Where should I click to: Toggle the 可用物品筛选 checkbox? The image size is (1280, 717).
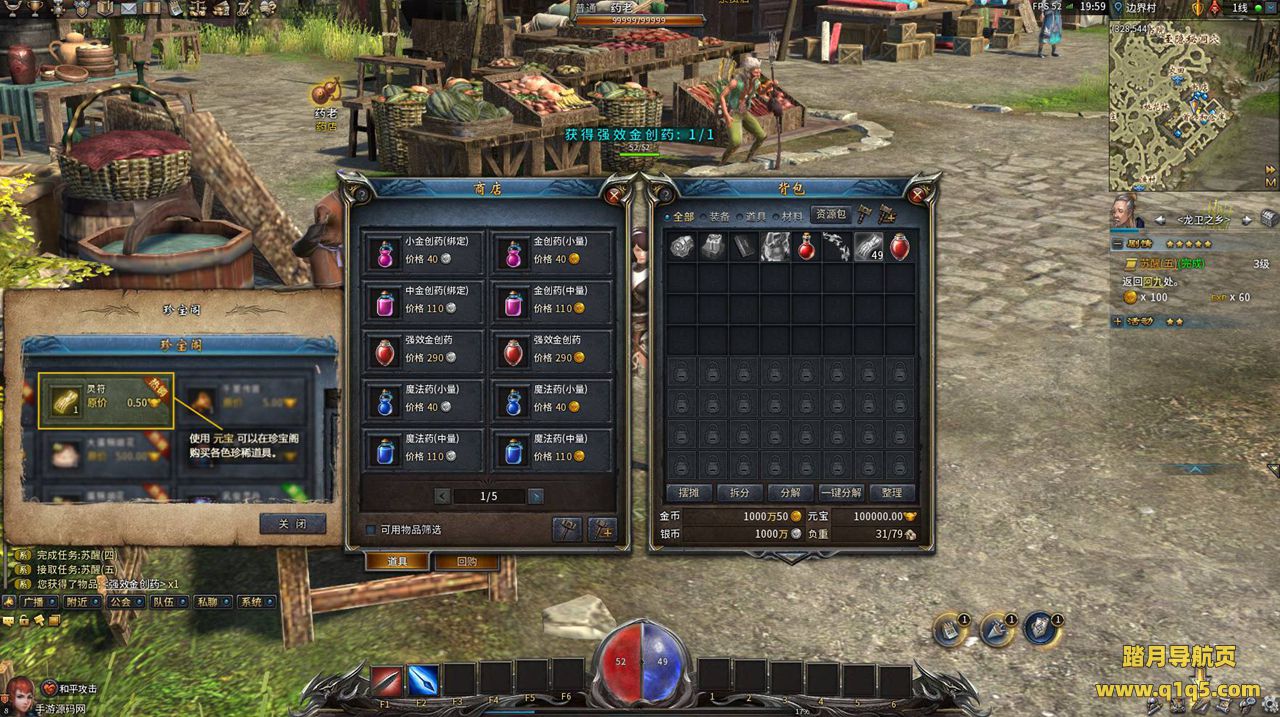pos(371,530)
